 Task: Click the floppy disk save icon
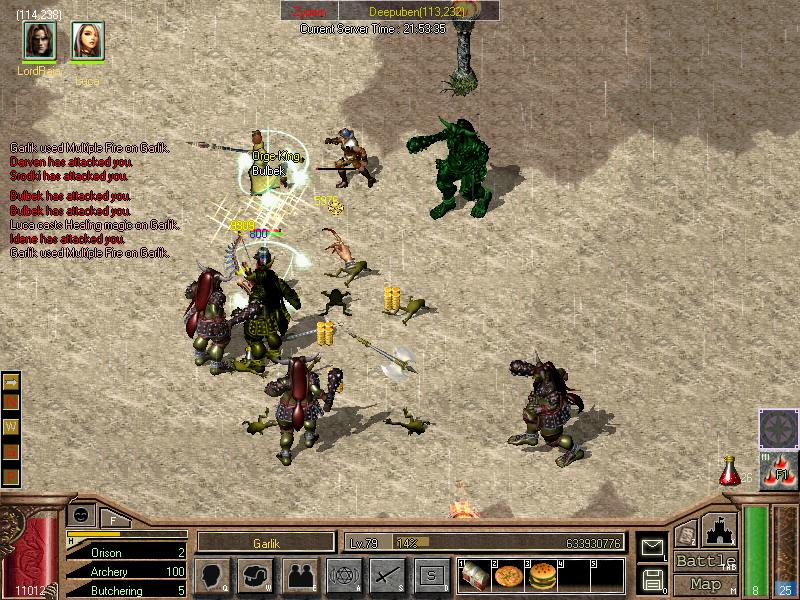click(x=652, y=578)
